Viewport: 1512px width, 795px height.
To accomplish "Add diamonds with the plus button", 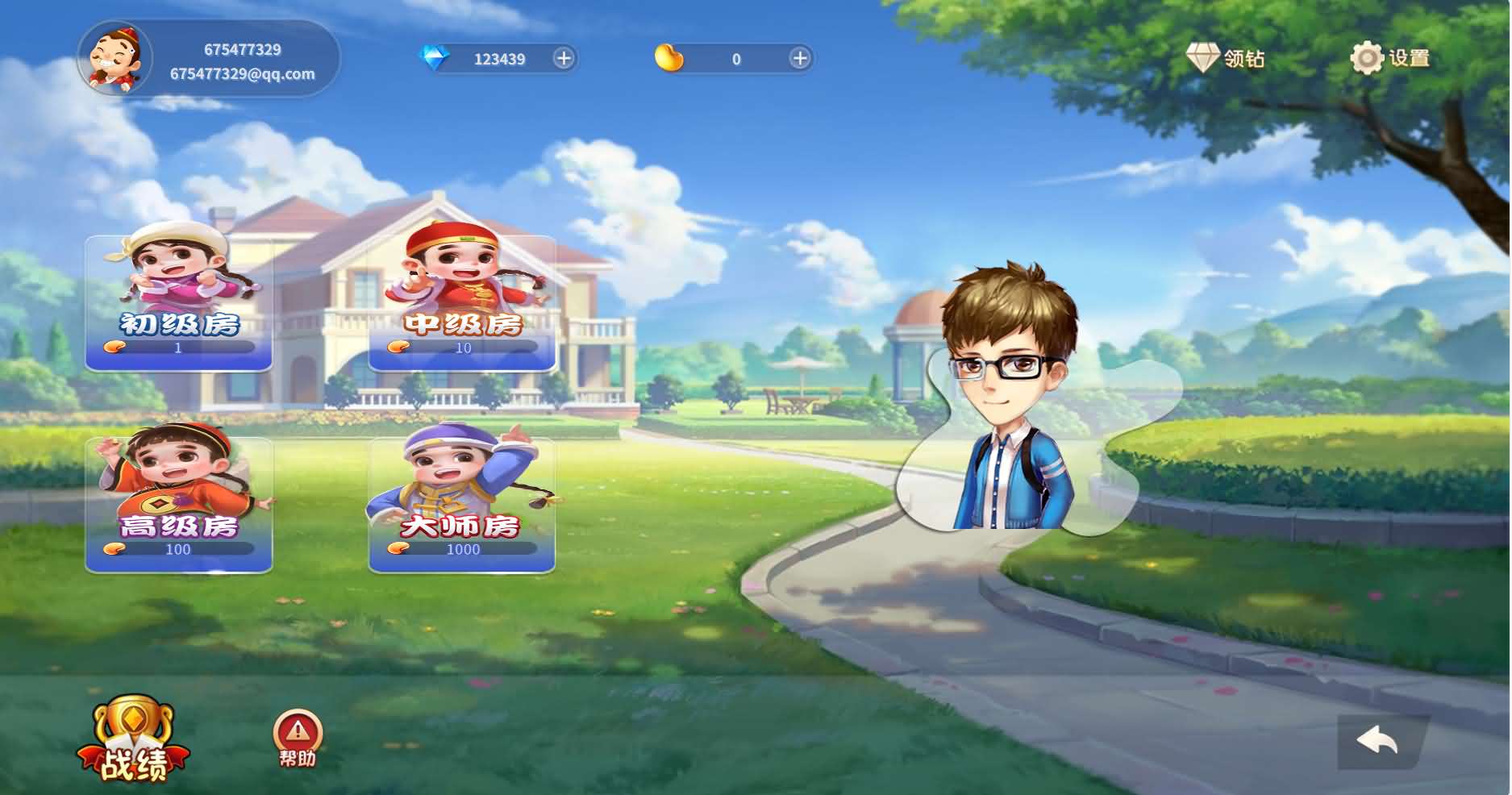I will pos(564,58).
